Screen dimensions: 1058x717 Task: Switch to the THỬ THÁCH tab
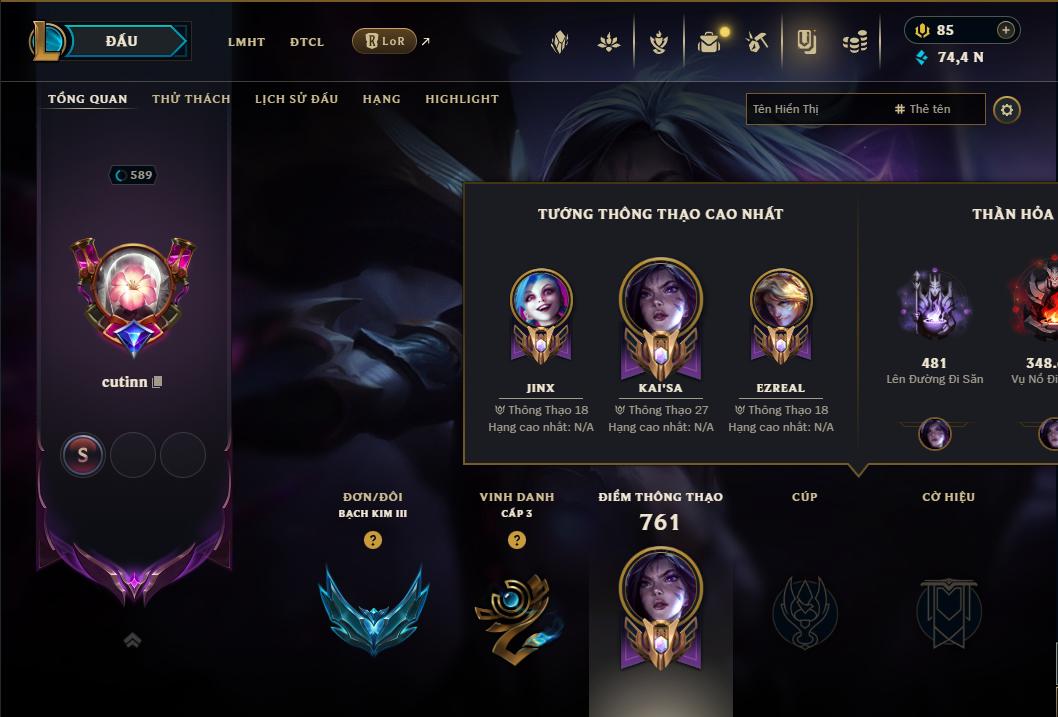(191, 99)
